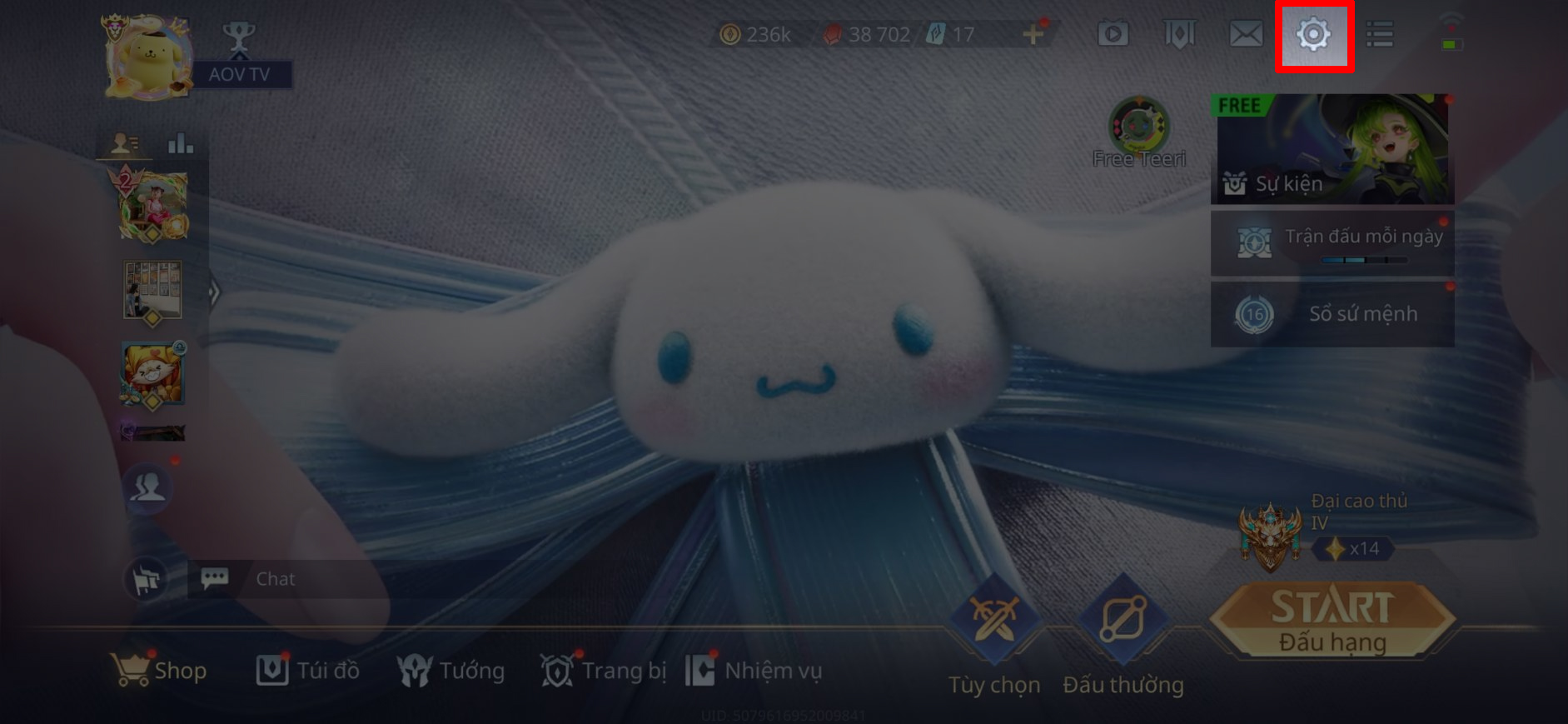Open the settings gear icon
The width and height of the screenshot is (1568, 724).
click(x=1313, y=35)
